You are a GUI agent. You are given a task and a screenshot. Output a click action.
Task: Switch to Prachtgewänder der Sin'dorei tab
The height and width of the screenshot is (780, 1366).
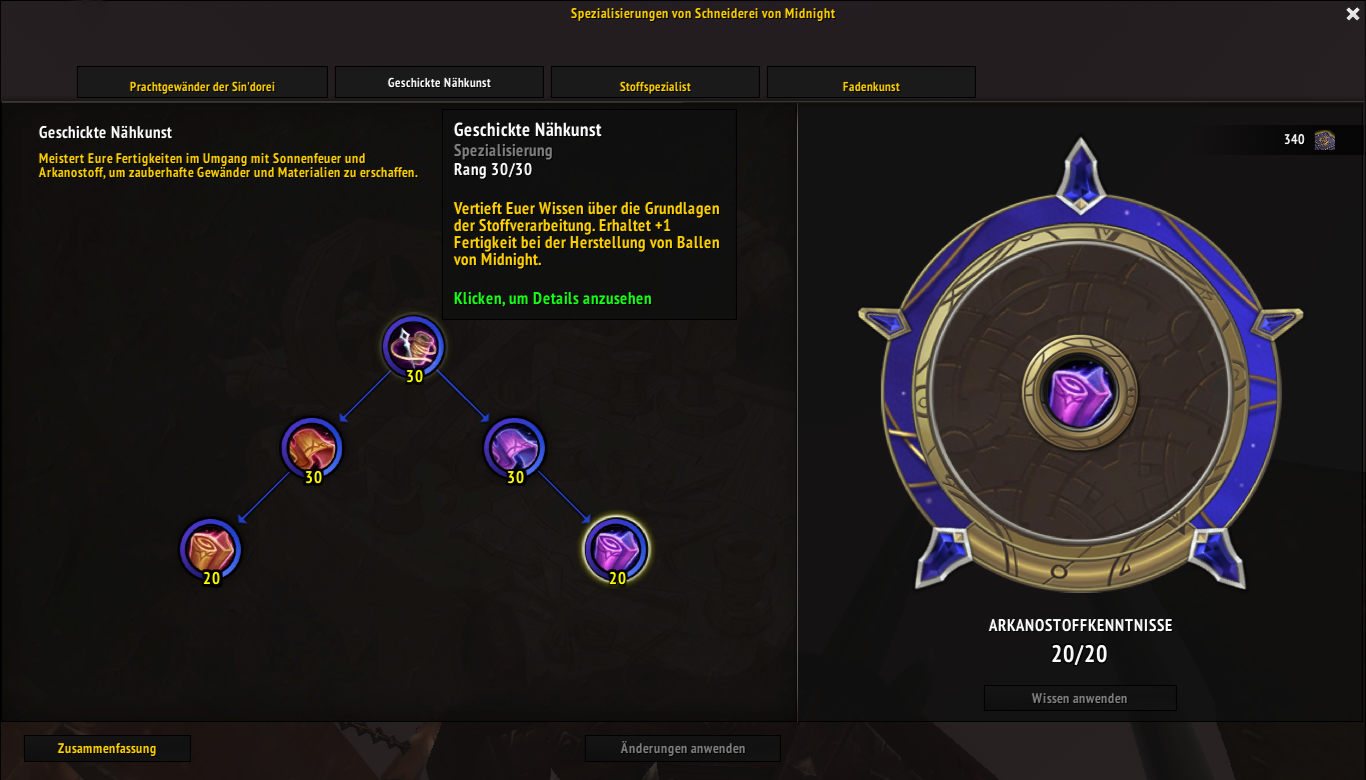pyautogui.click(x=202, y=86)
